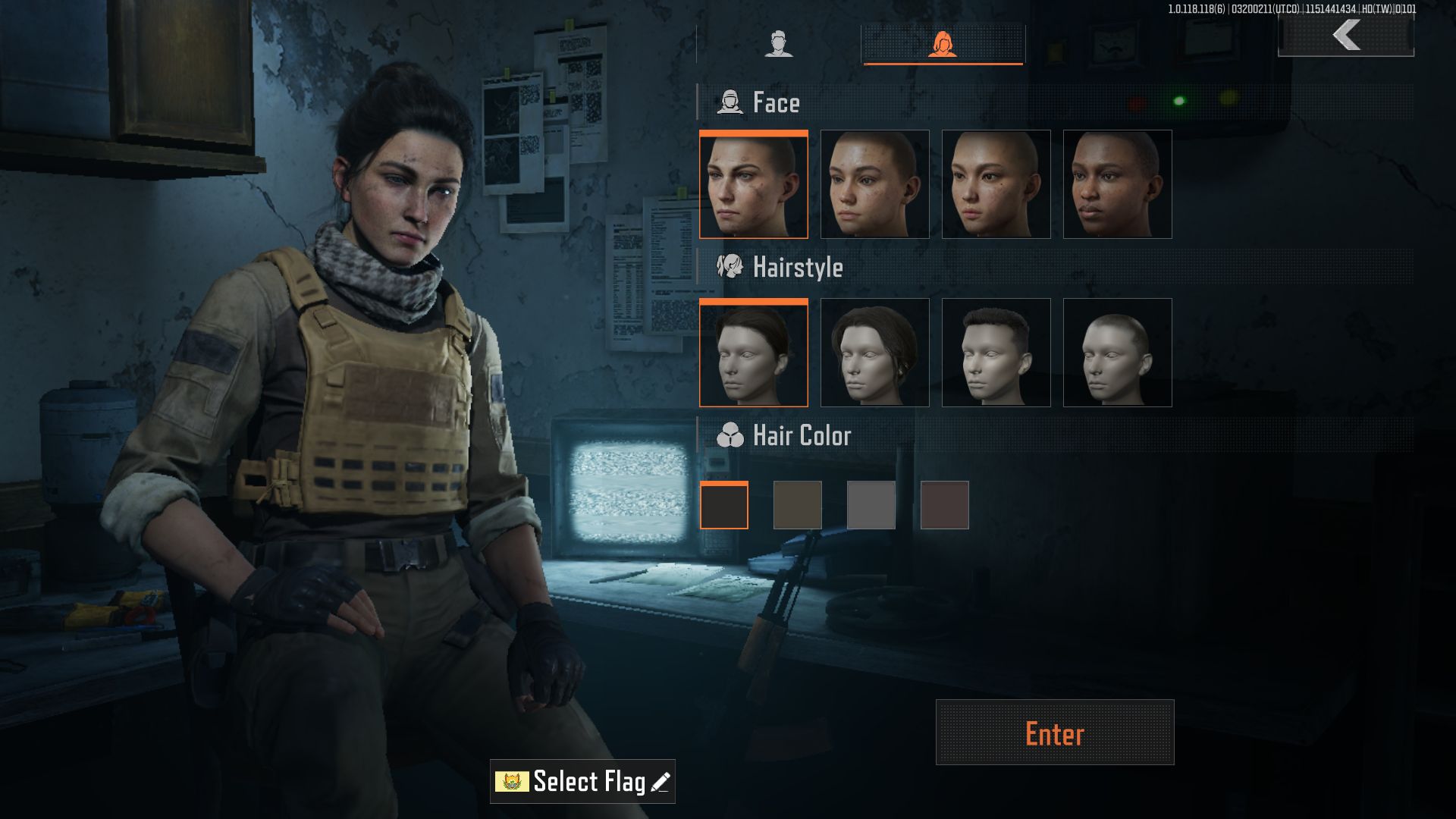Select the third face option
The image size is (1456, 819).
996,184
